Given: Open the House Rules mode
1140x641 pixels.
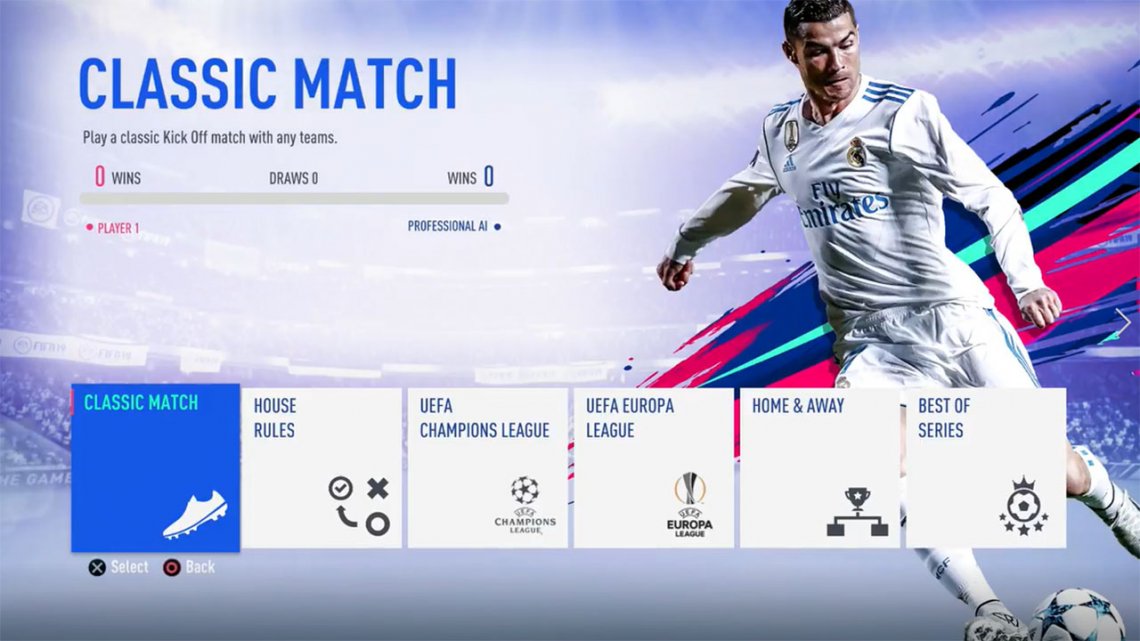Looking at the screenshot, I should (321, 468).
